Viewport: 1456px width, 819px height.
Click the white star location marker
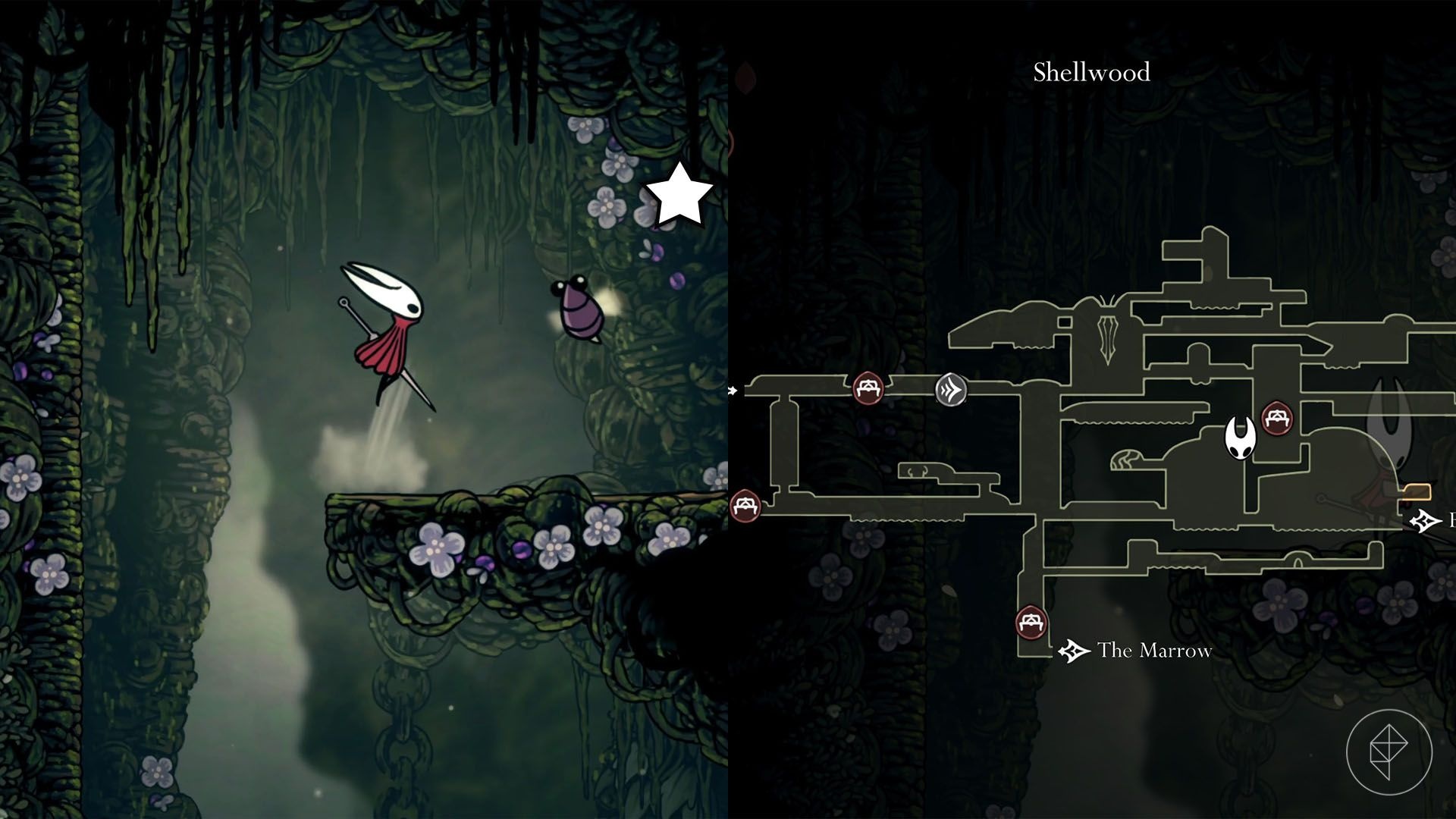[679, 195]
